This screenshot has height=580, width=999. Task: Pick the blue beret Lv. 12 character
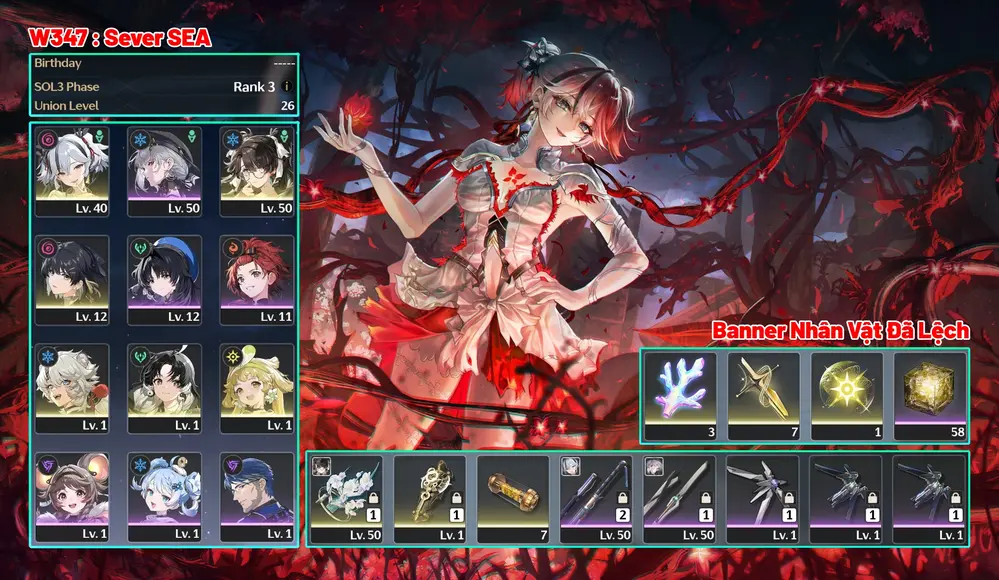coord(165,278)
